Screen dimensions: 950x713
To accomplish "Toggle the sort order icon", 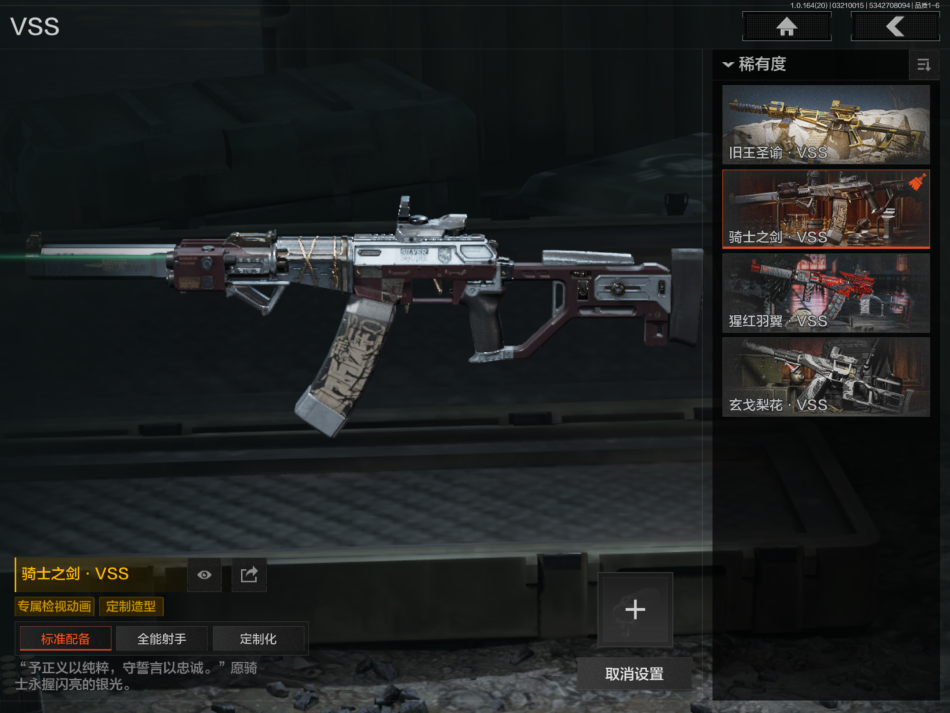I will (923, 65).
